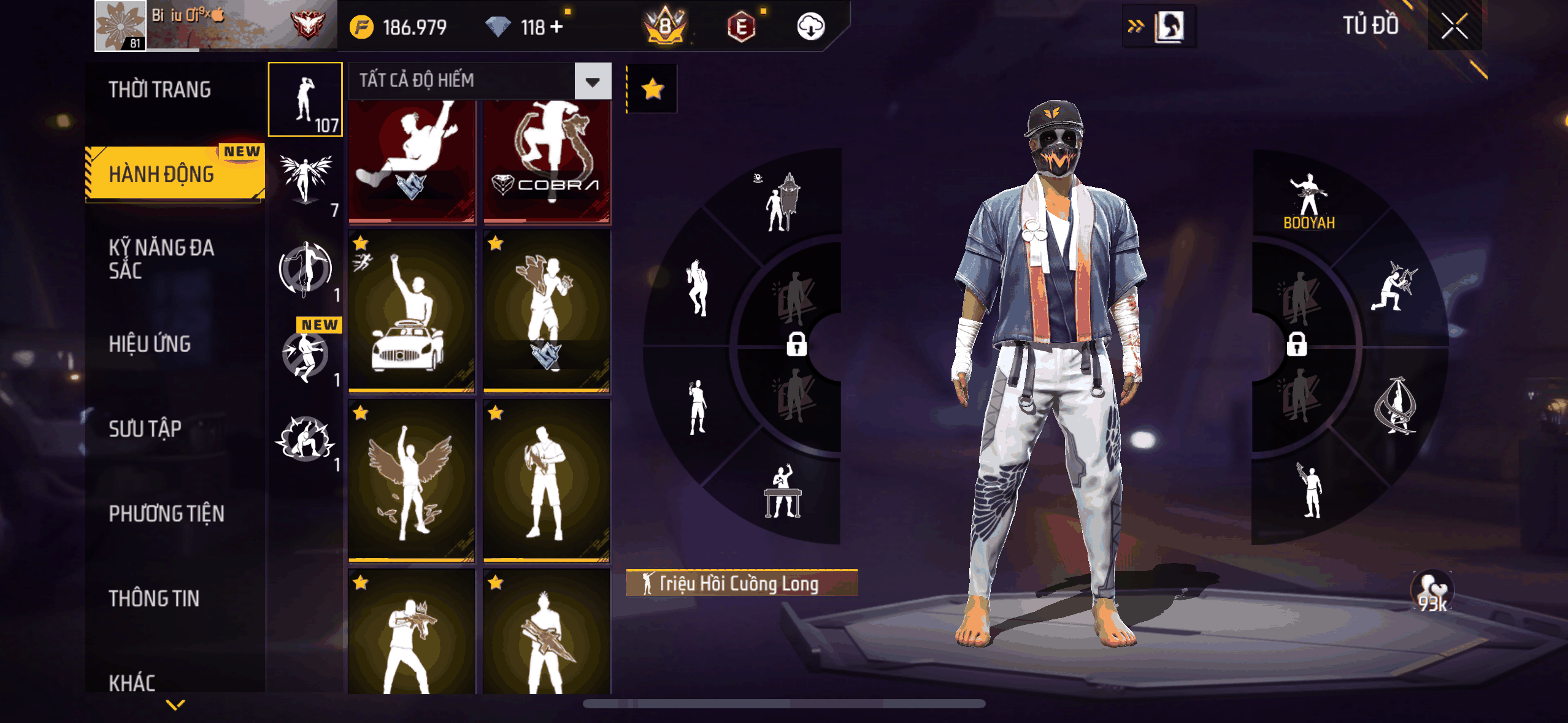Open the Thời Trang category

(x=160, y=90)
